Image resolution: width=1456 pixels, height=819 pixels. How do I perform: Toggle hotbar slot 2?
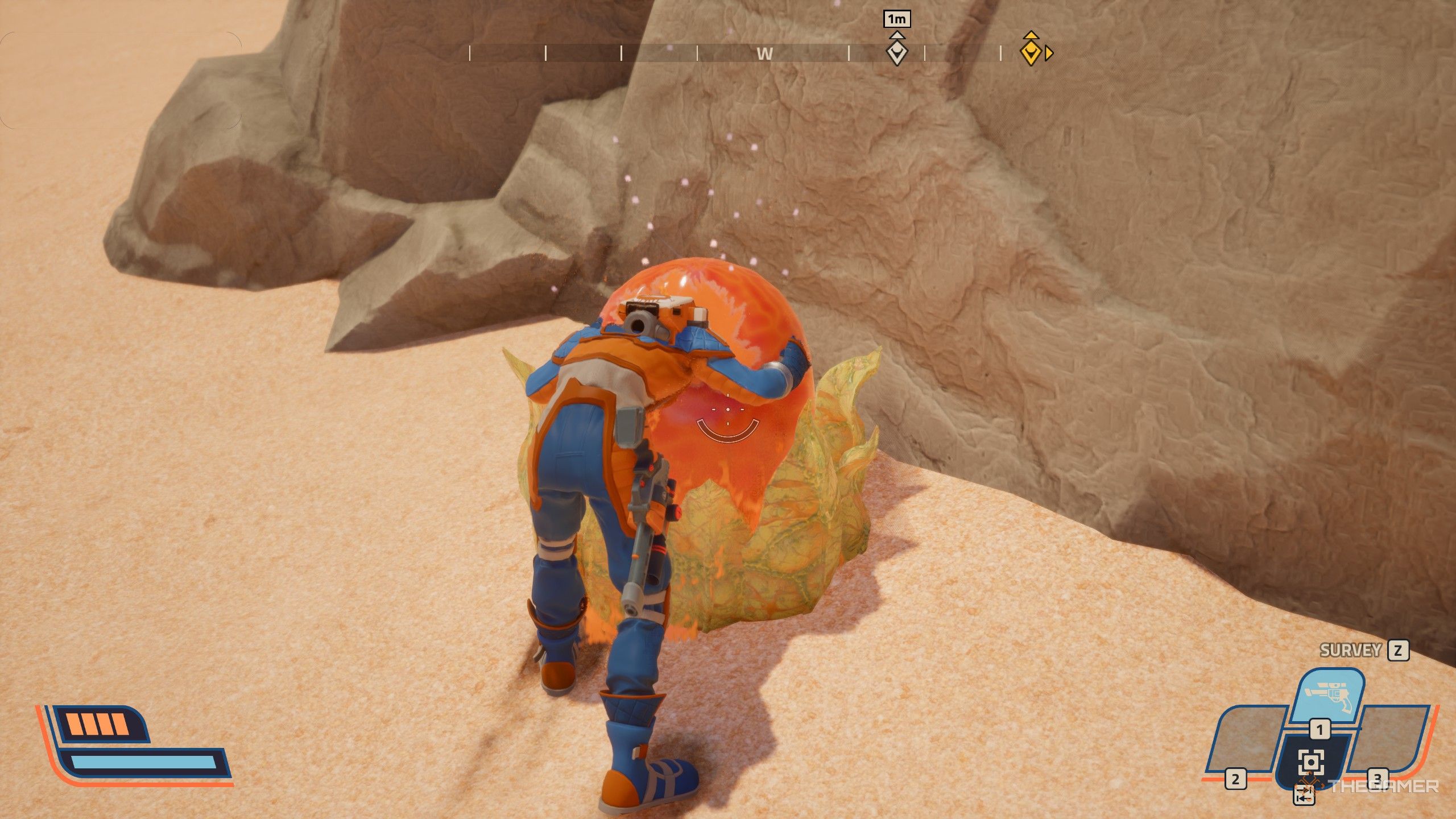(1235, 777)
